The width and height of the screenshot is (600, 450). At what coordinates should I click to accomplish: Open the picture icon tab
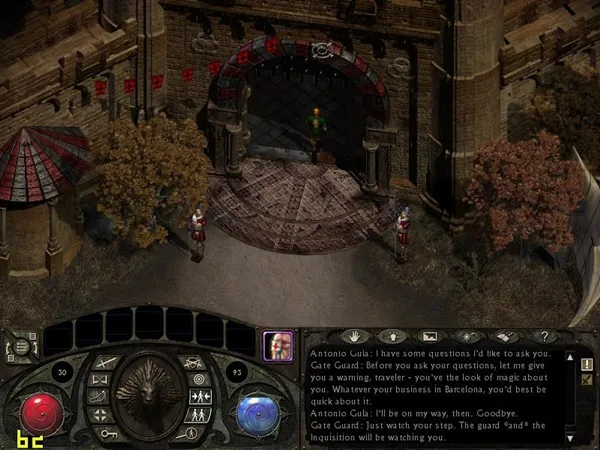pyautogui.click(x=429, y=336)
